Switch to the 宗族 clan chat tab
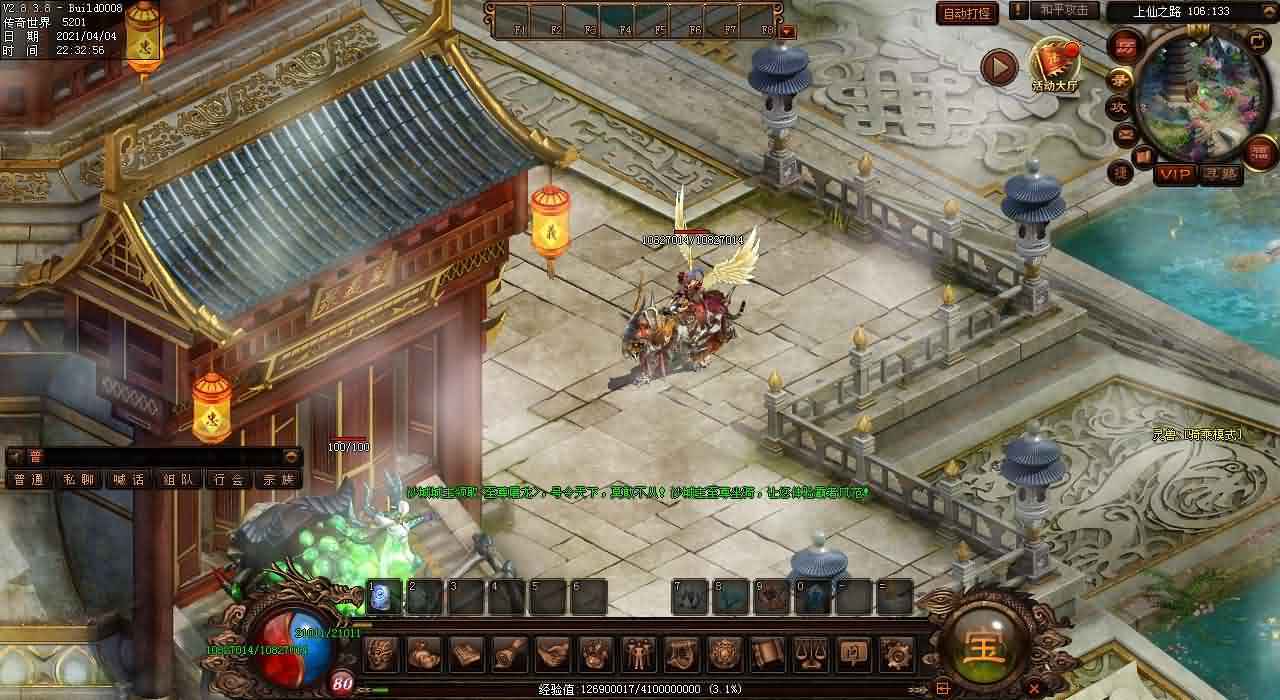Screen dimensions: 1280x700 point(279,480)
